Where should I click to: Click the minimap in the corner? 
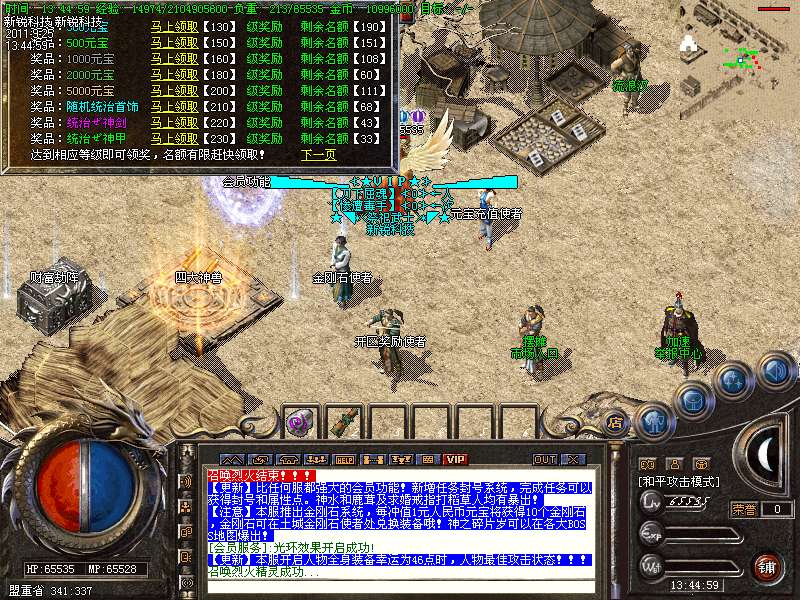click(x=740, y=45)
